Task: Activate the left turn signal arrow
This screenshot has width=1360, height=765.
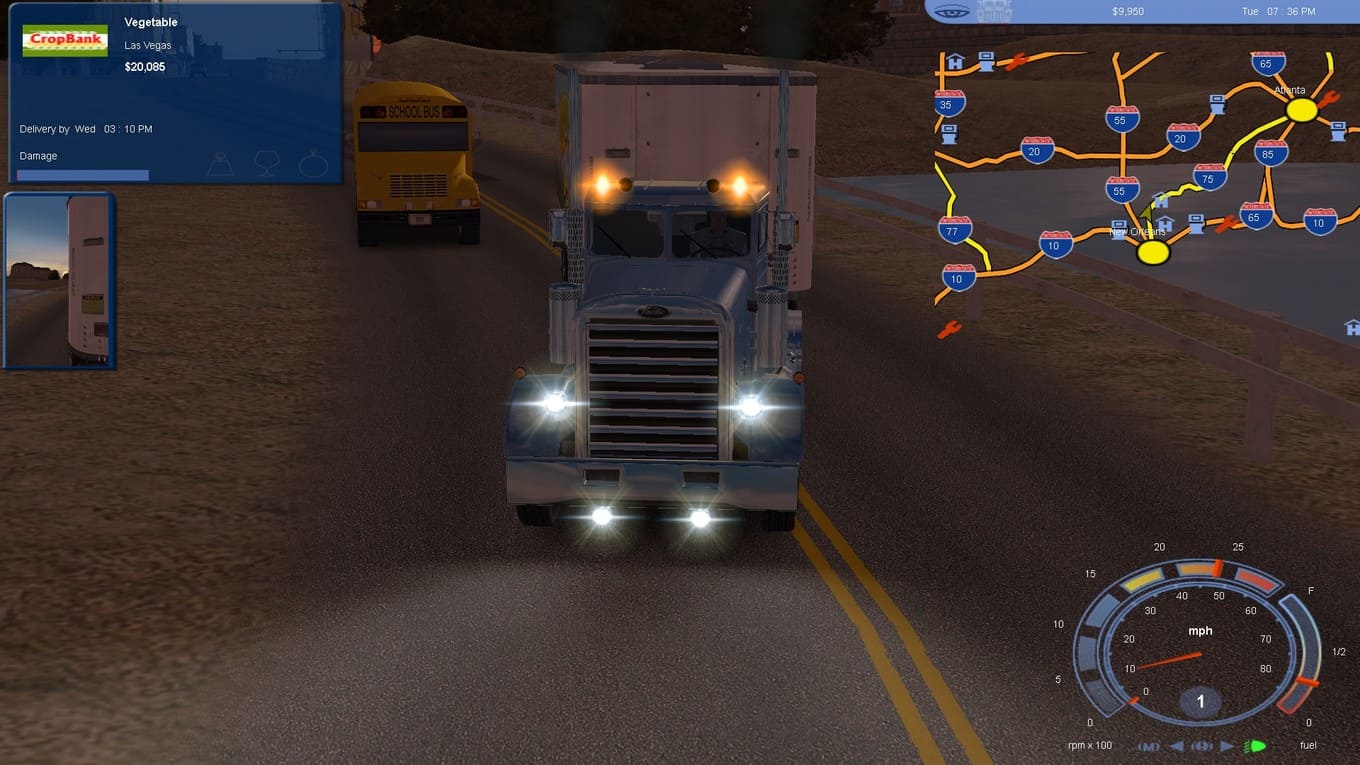Action: pyautogui.click(x=1177, y=746)
